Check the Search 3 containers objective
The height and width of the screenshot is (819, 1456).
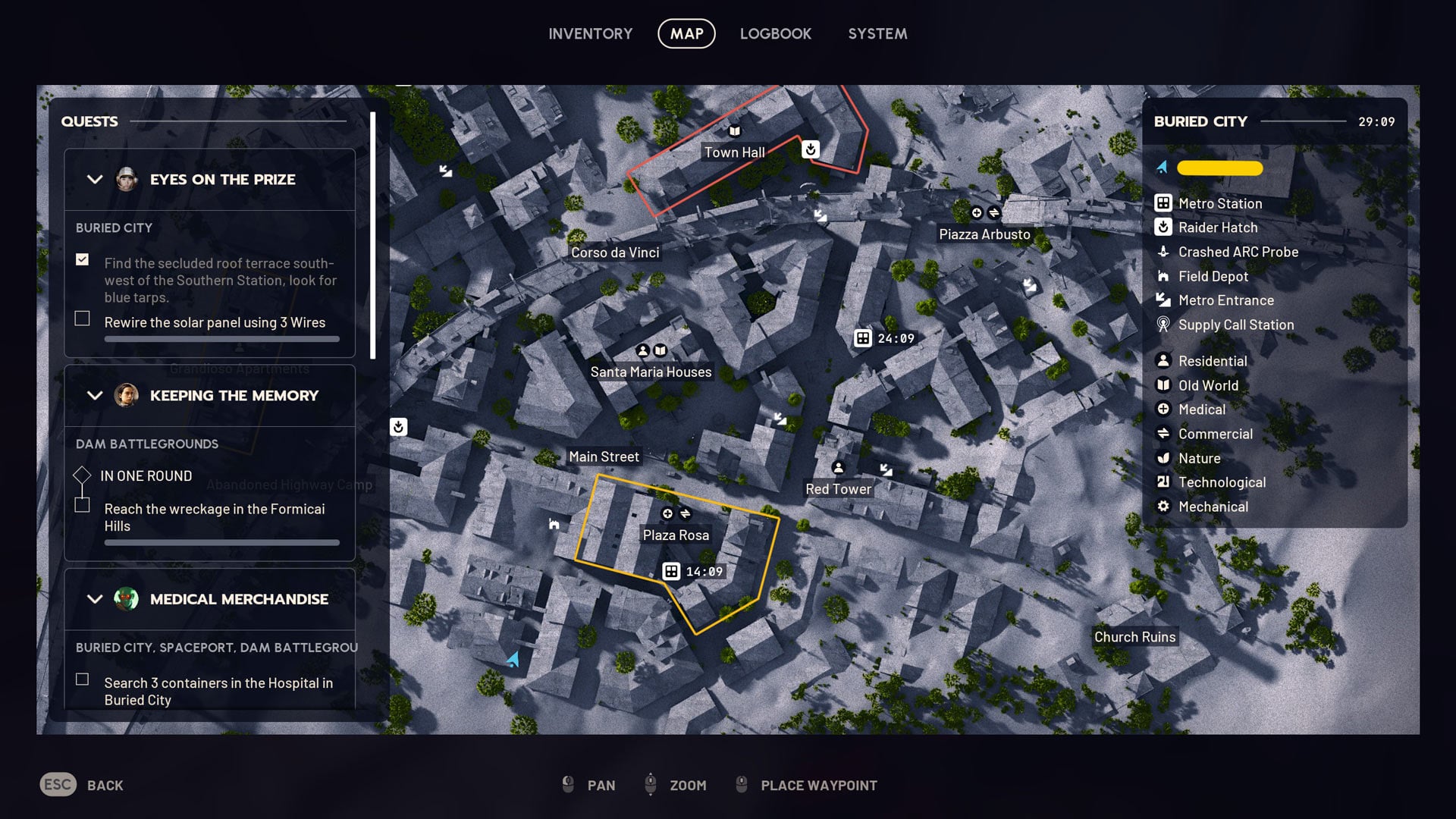tap(82, 679)
